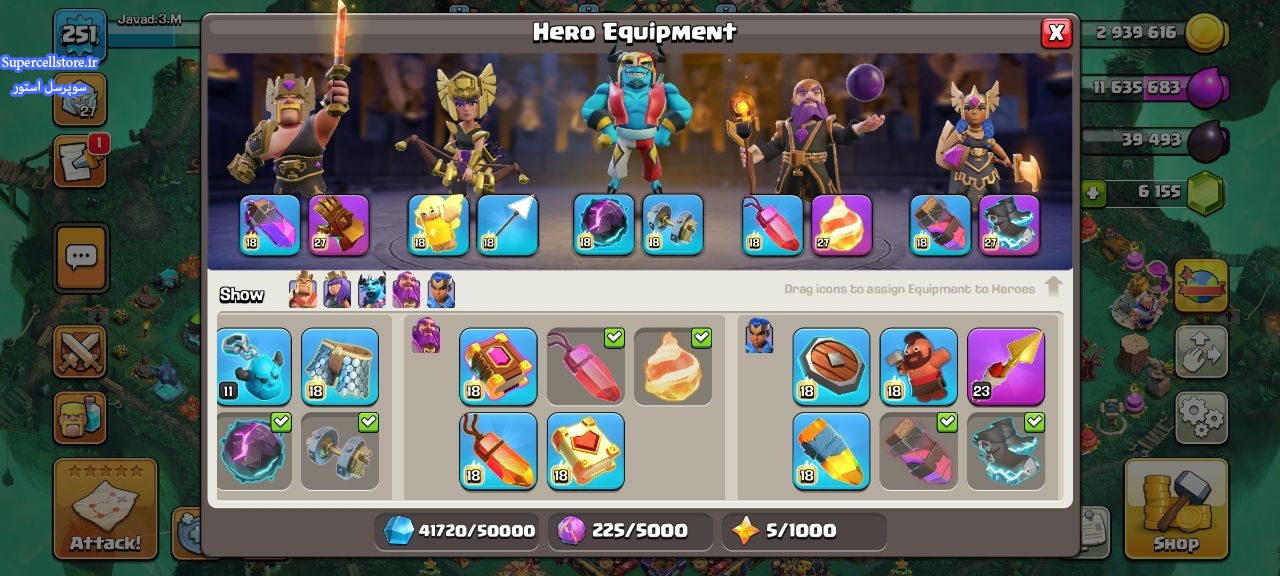Select the Giant Gauntlet equipped slot

(339, 225)
